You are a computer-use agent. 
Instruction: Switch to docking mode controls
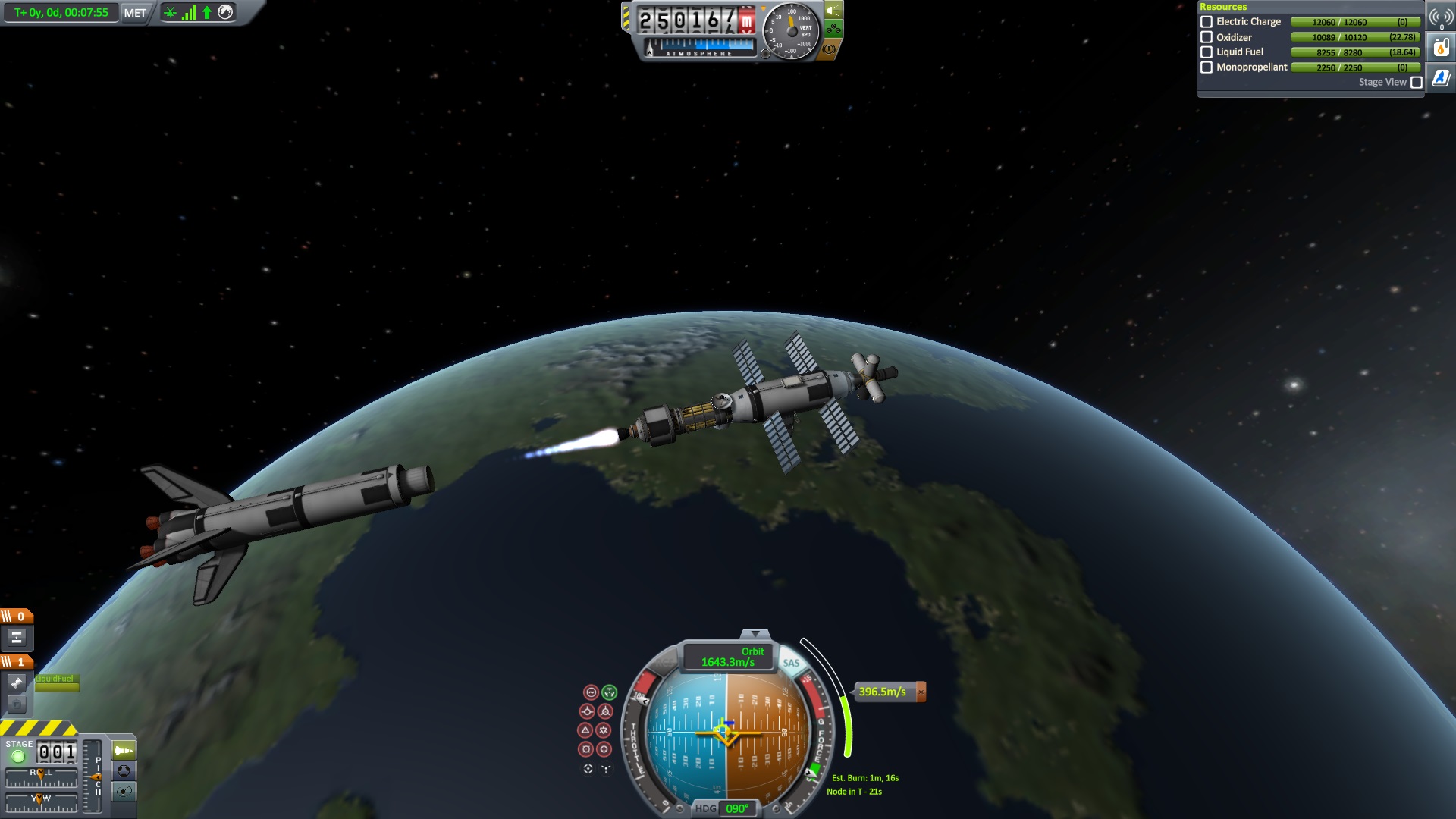pyautogui.click(x=124, y=771)
